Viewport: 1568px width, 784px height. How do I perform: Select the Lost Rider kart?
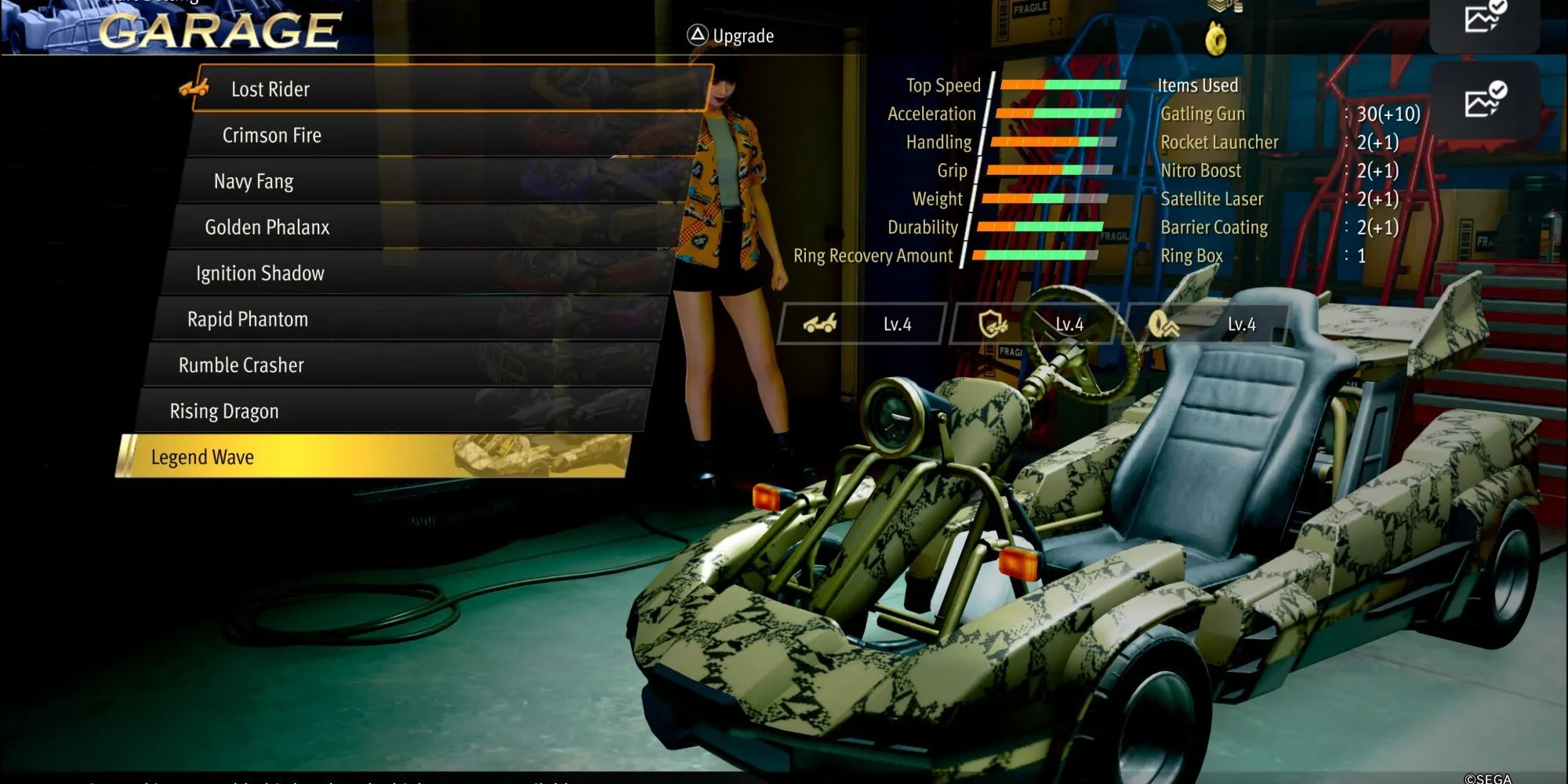(451, 89)
